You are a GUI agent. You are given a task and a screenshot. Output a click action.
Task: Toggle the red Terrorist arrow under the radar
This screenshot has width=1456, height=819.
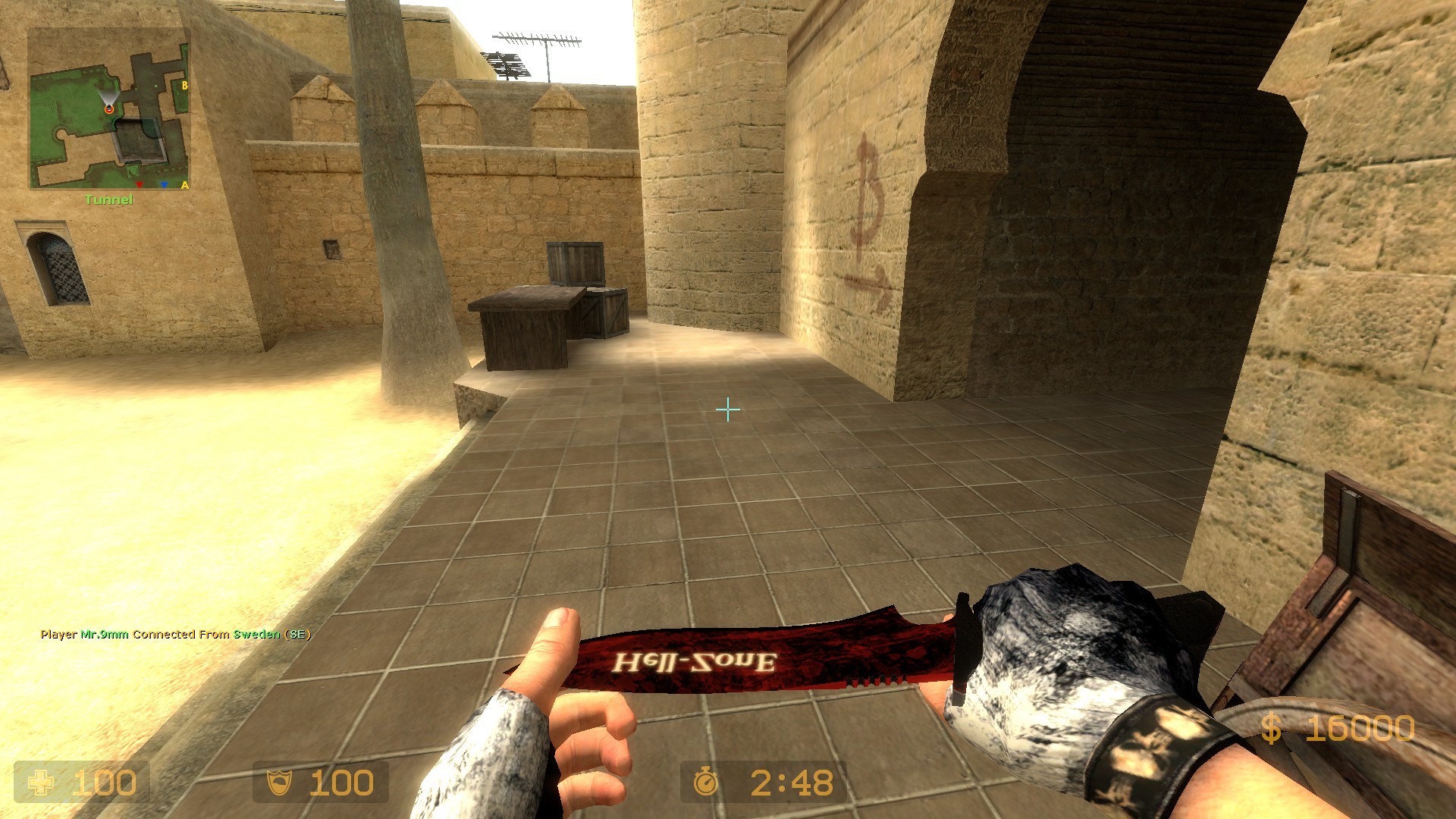[x=140, y=185]
